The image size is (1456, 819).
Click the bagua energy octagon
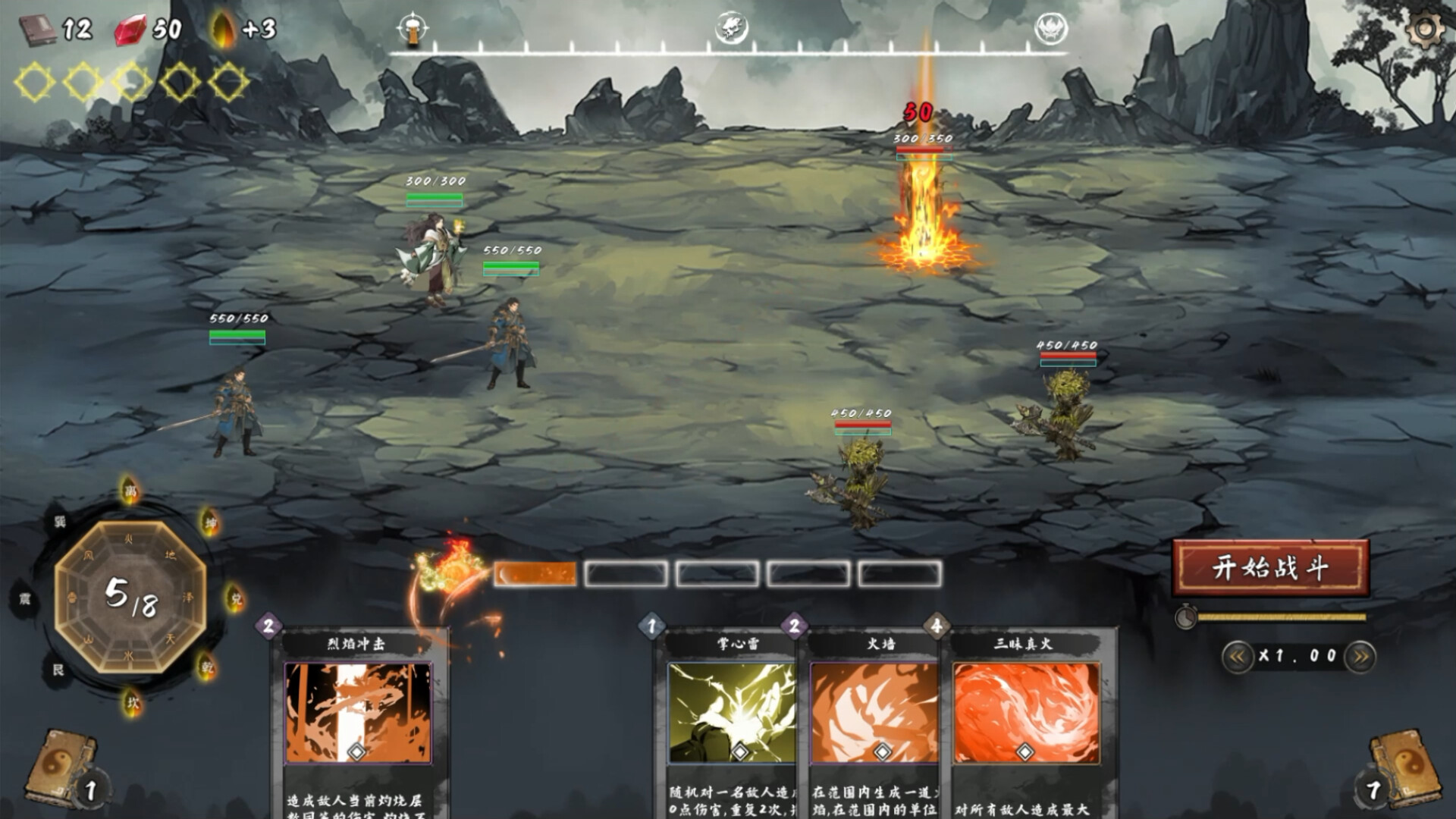pyautogui.click(x=130, y=596)
